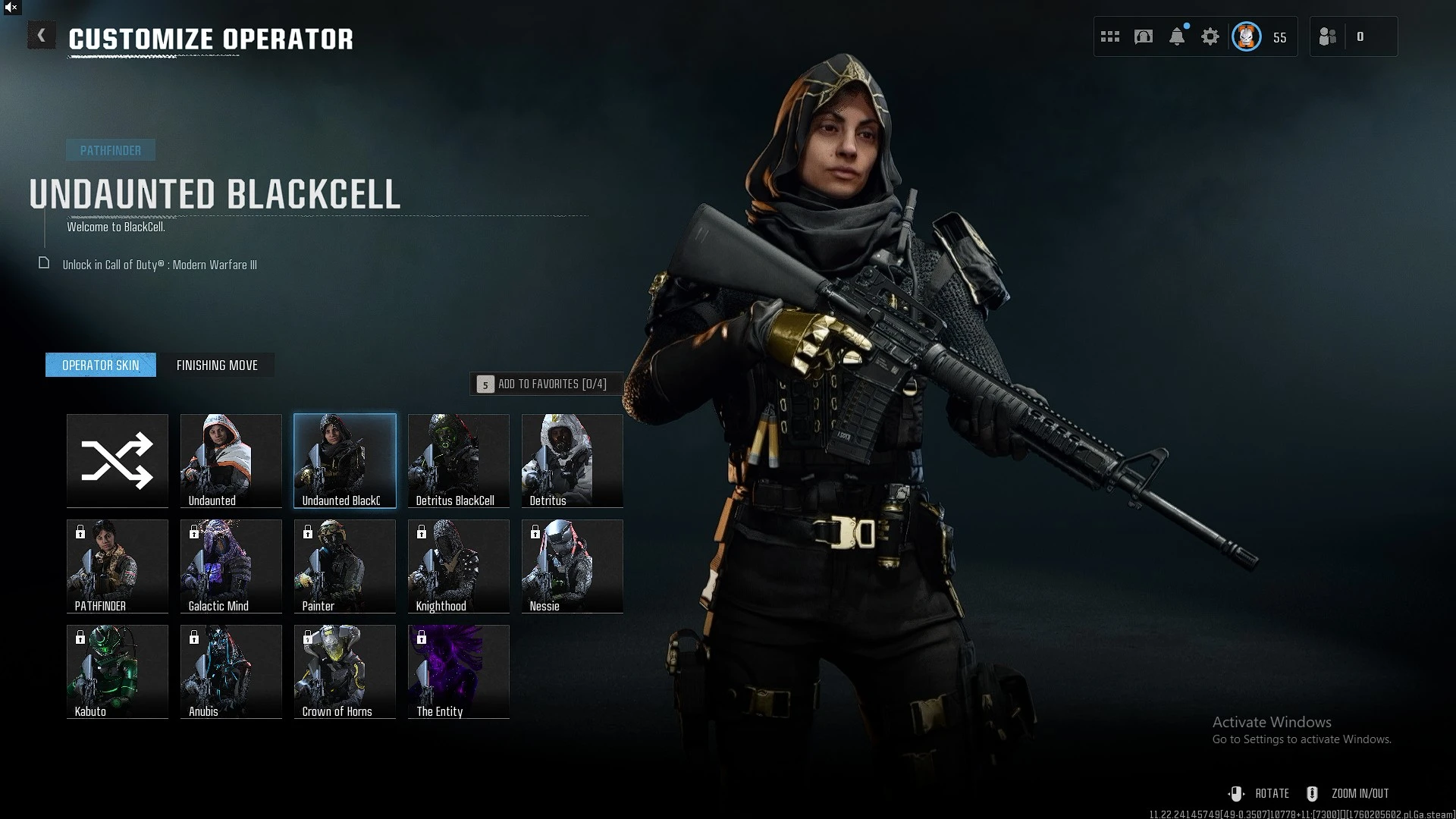This screenshot has height=819, width=1456.
Task: Open the notifications bell
Action: pos(1177,36)
